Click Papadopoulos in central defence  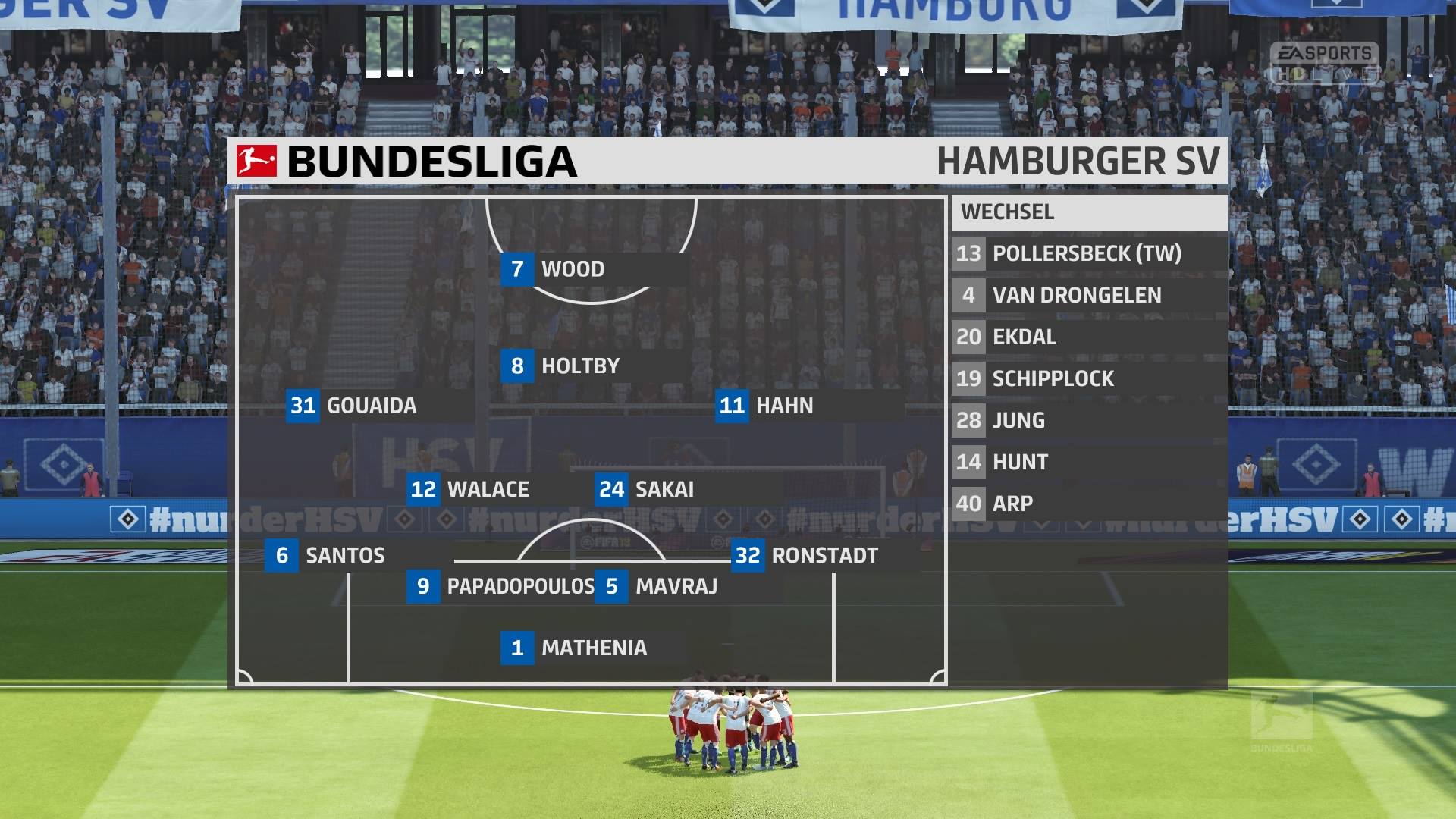pyautogui.click(x=519, y=586)
